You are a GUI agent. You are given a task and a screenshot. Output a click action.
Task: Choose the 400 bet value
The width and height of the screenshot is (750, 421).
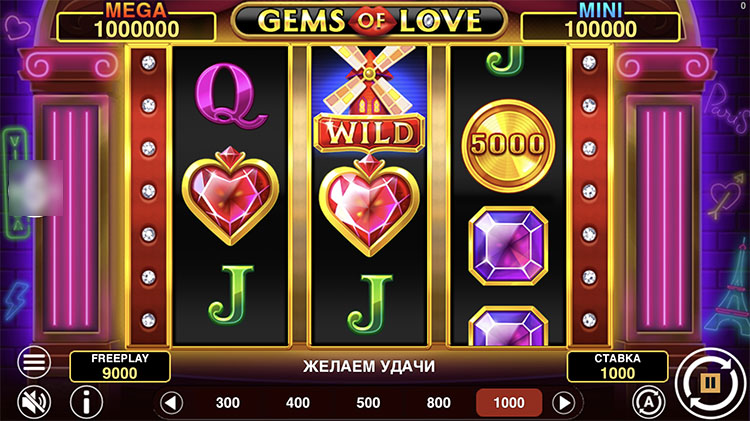[298, 403]
